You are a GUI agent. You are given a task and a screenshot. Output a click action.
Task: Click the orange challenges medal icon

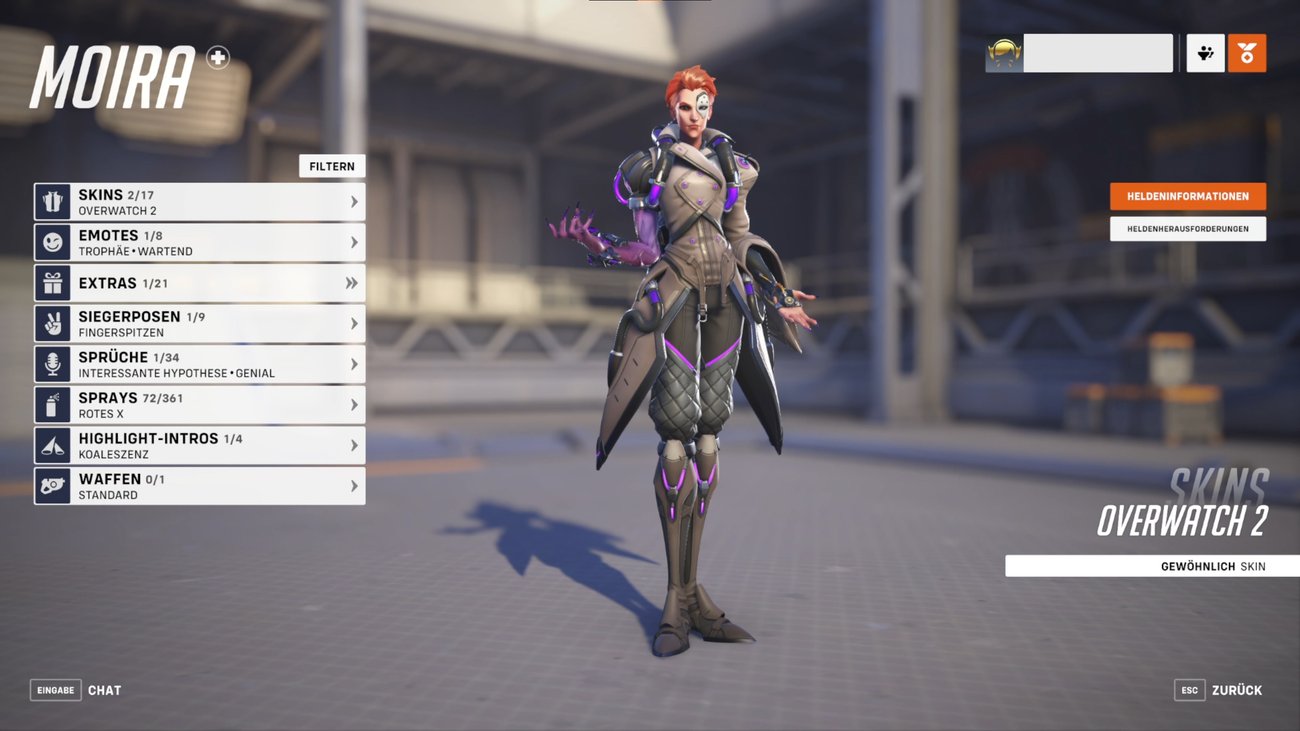tap(1248, 52)
